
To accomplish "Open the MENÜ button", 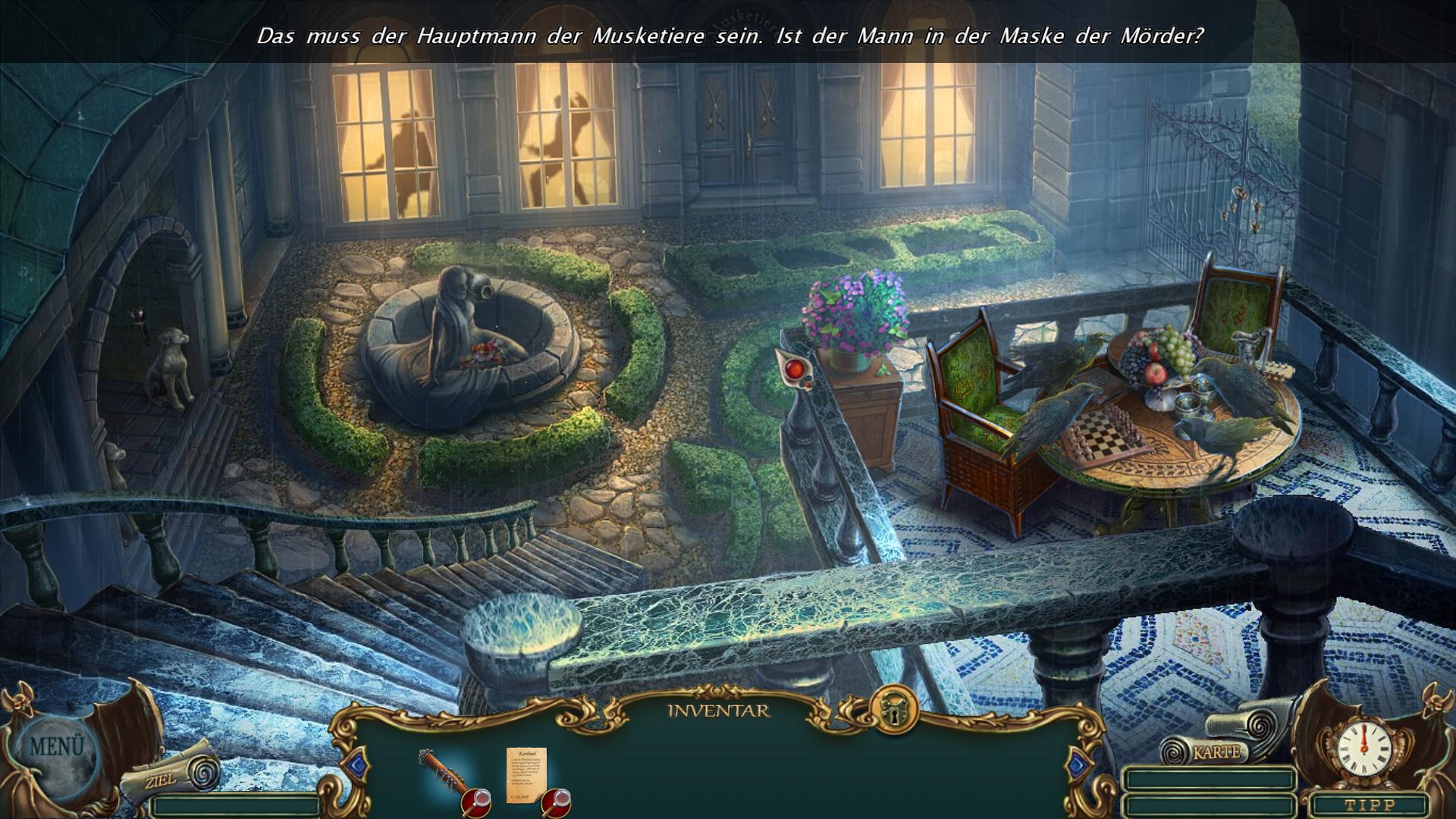I will click(x=56, y=747).
